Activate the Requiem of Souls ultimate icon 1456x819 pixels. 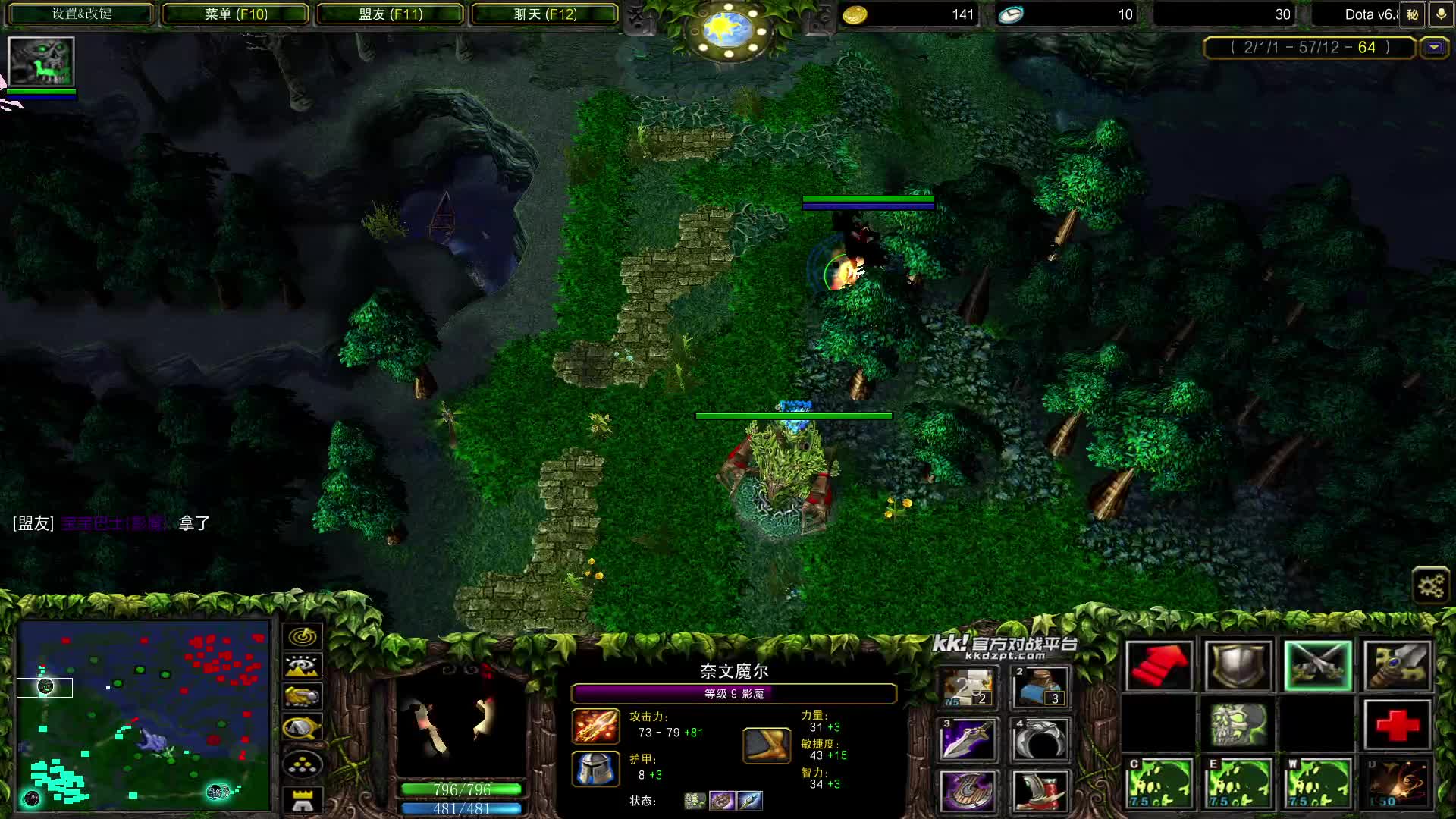(x=1397, y=783)
